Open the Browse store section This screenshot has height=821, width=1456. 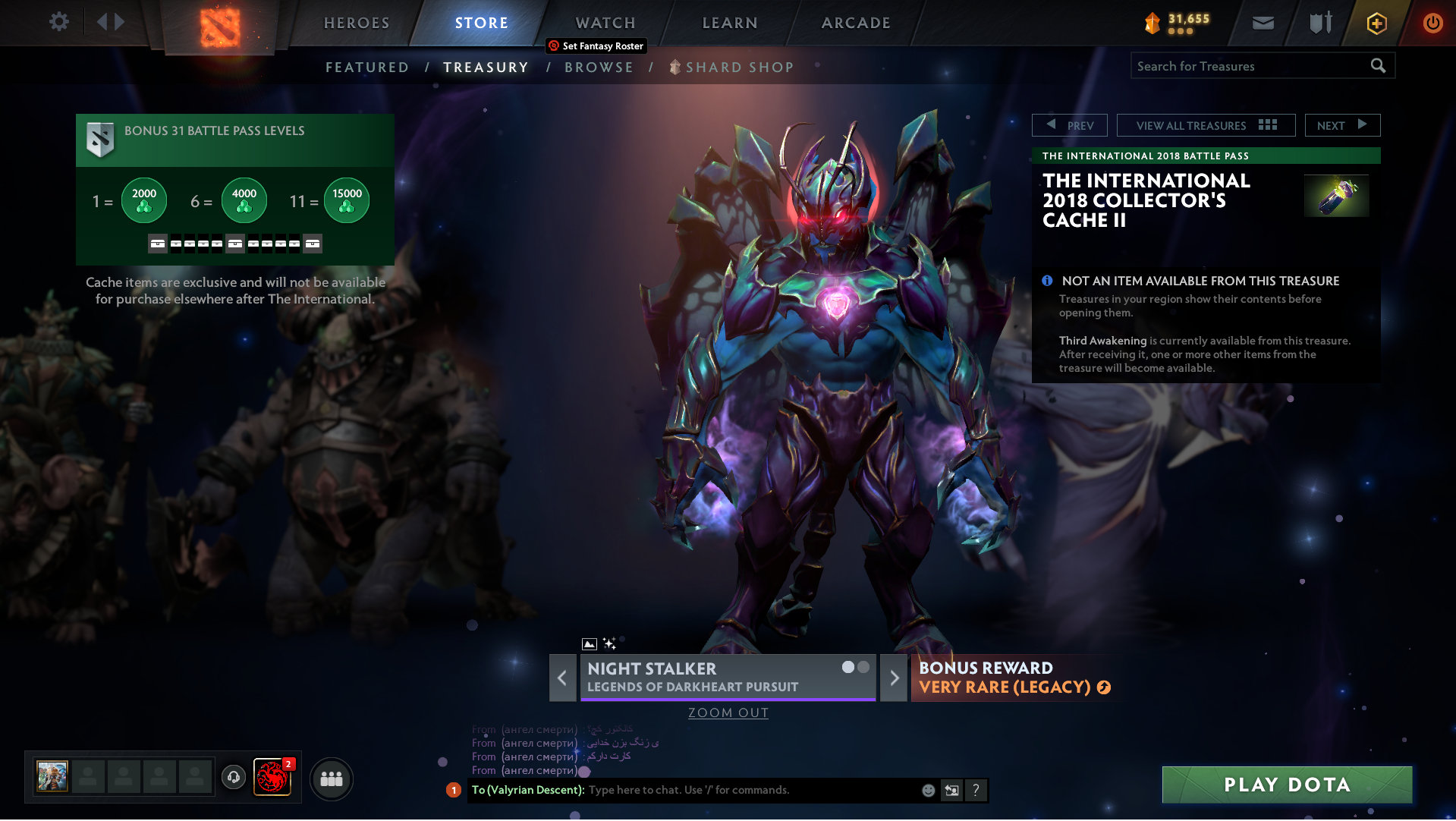pyautogui.click(x=599, y=68)
